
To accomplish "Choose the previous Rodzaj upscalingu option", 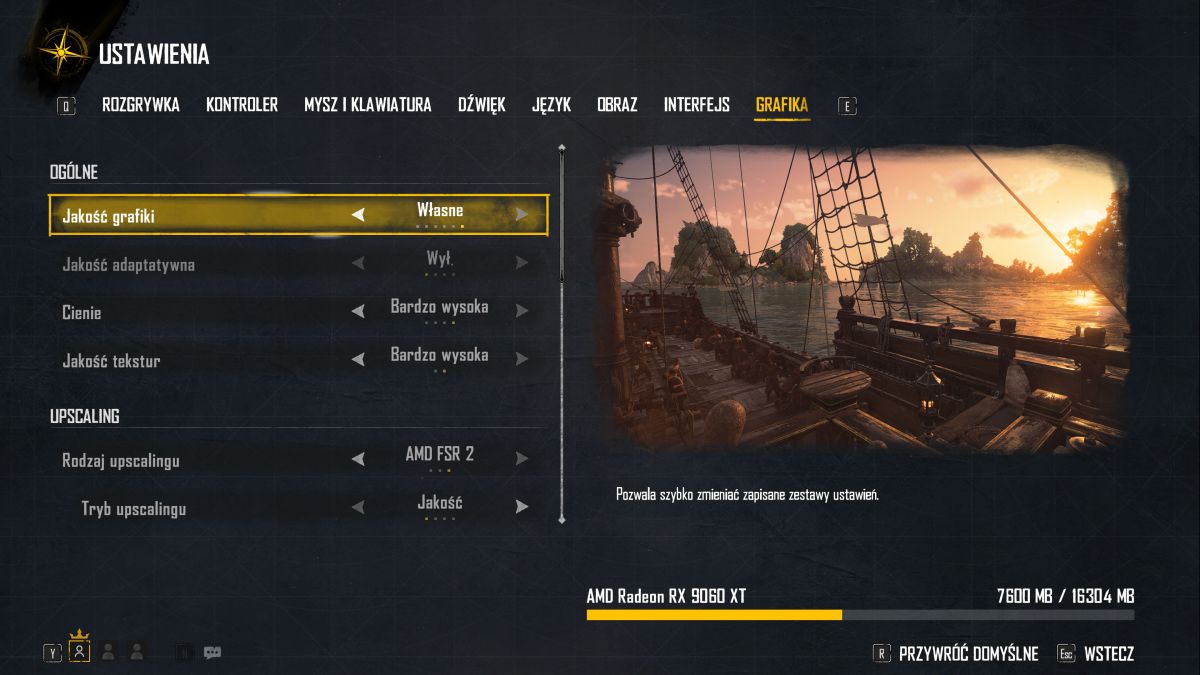I will point(358,459).
